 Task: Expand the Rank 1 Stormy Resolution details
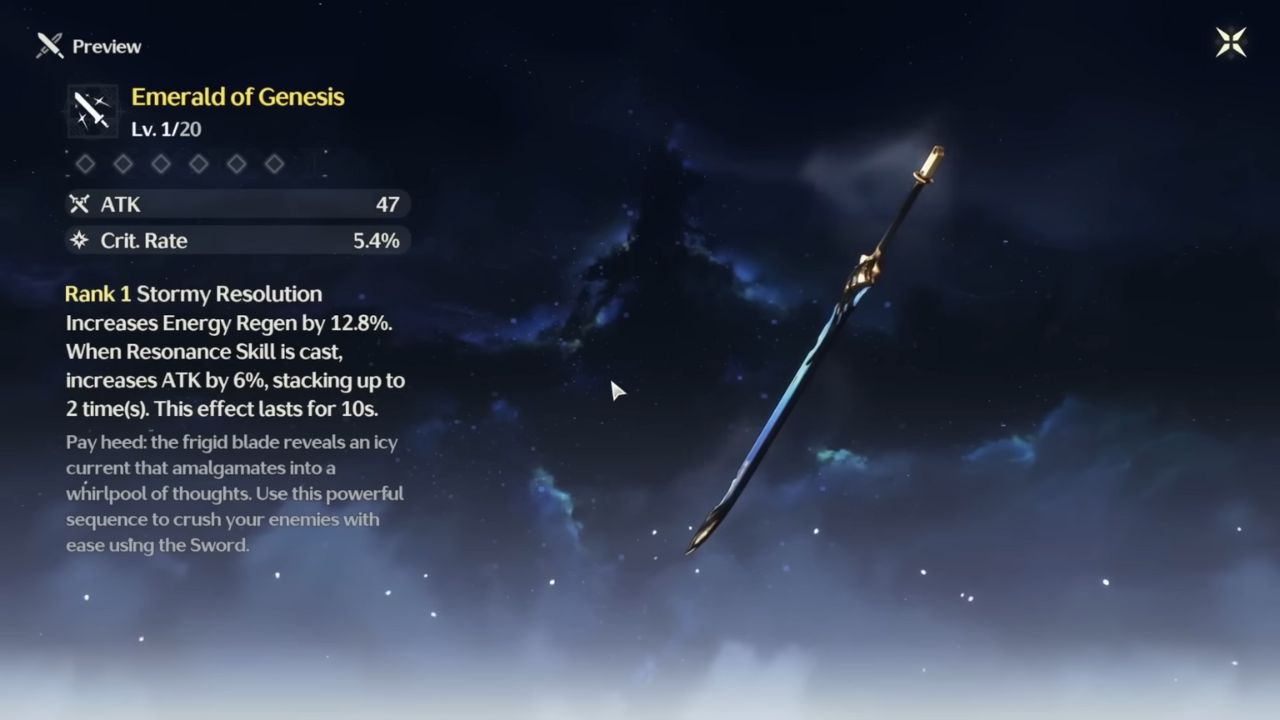click(193, 294)
